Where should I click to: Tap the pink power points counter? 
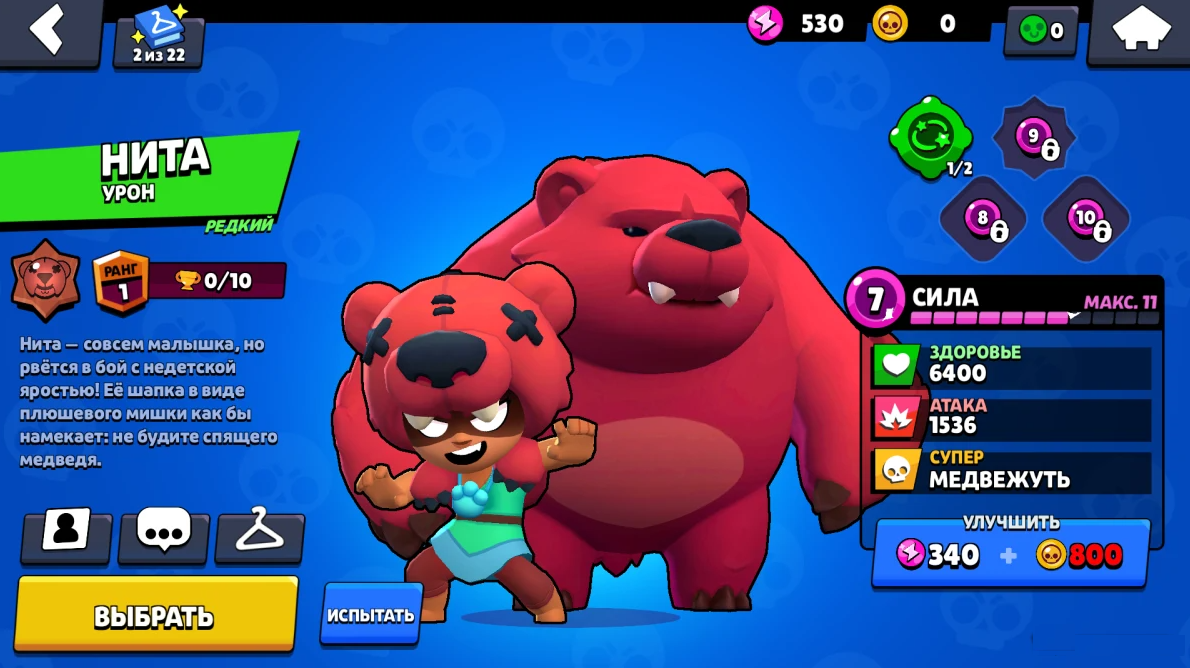(x=799, y=24)
